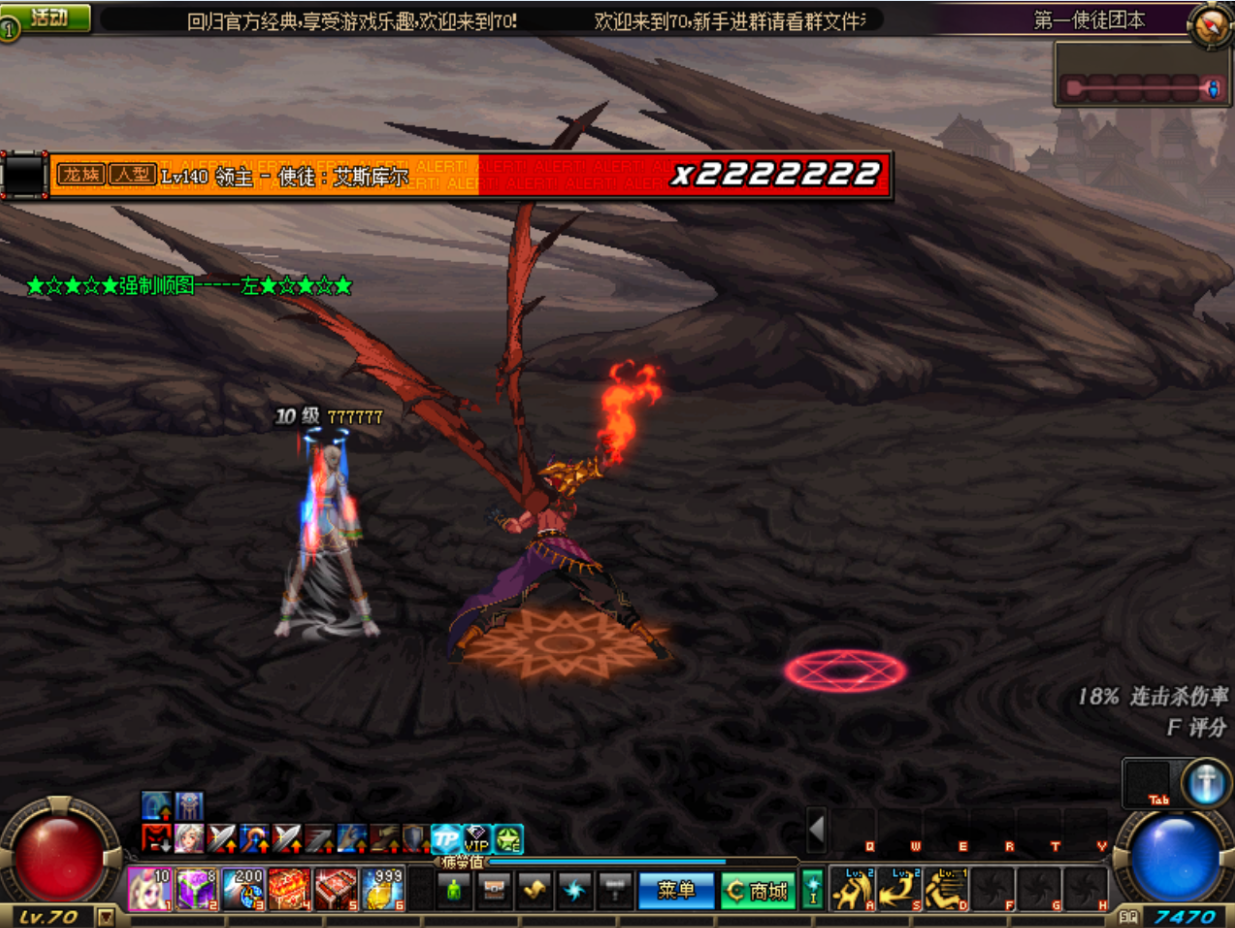Expand the skill bar with left arrow
1235x928 pixels.
pos(817,829)
